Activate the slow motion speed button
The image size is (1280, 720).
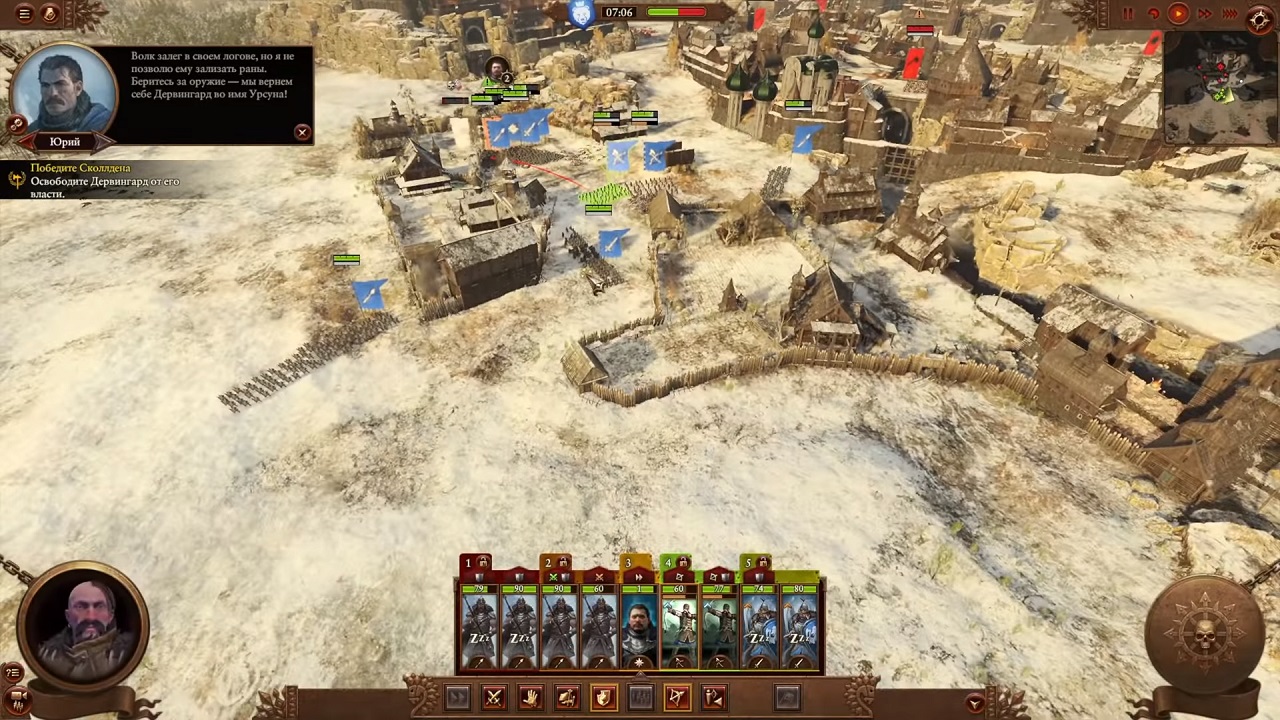click(x=1153, y=14)
